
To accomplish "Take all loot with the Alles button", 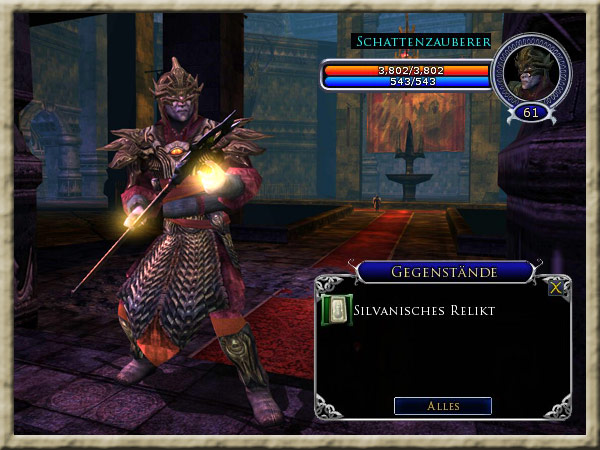I will click(x=442, y=406).
